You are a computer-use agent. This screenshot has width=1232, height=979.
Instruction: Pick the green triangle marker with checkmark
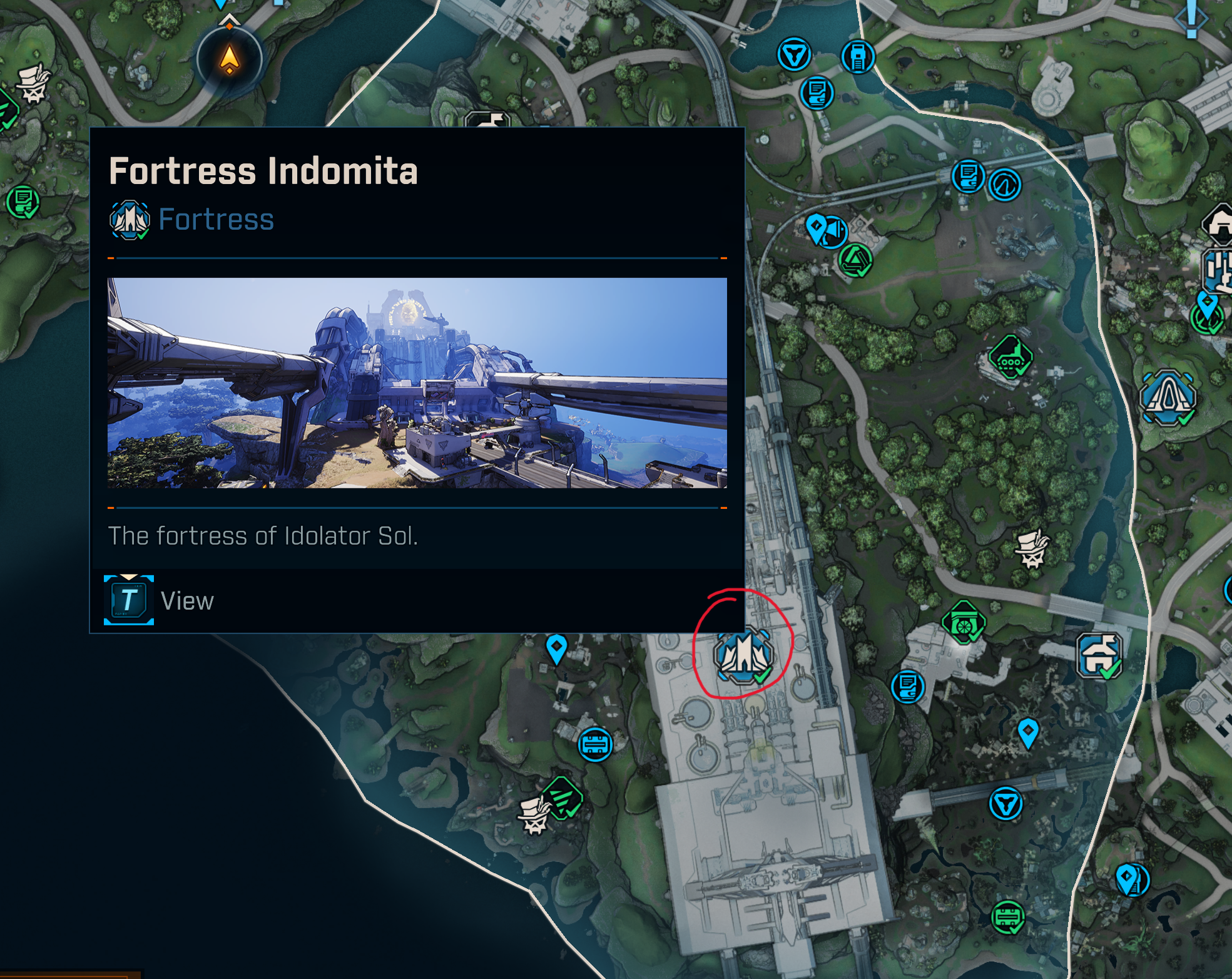pyautogui.click(x=855, y=260)
